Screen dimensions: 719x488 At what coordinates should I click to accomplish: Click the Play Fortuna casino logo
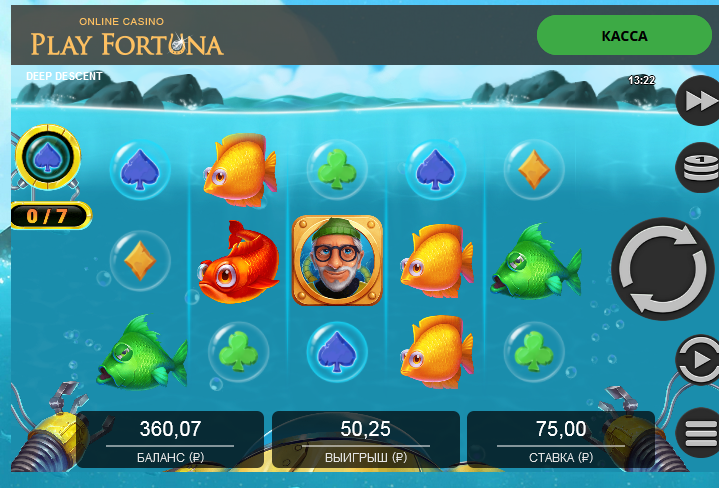pos(127,37)
